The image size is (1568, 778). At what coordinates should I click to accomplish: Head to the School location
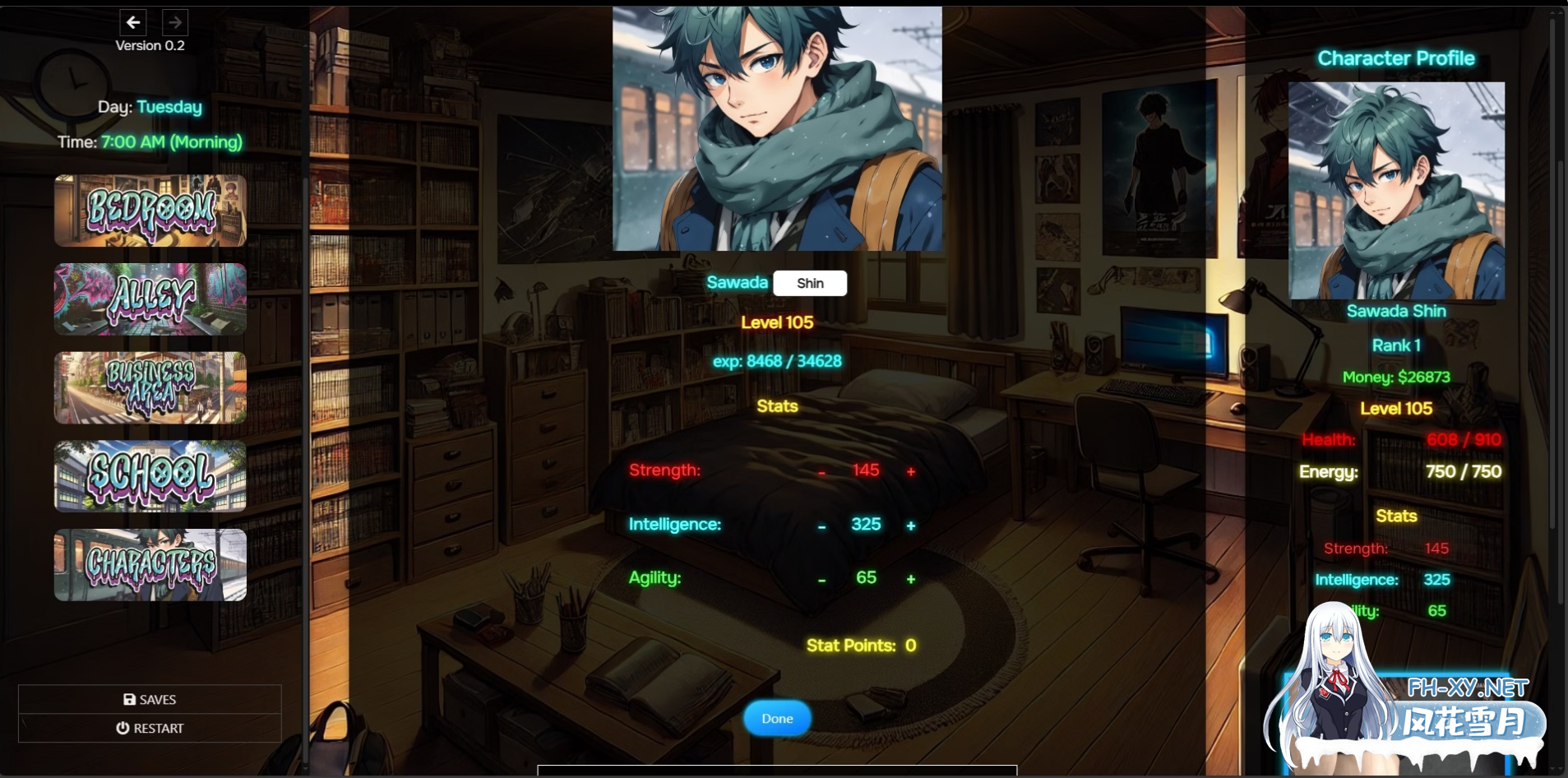pyautogui.click(x=150, y=476)
